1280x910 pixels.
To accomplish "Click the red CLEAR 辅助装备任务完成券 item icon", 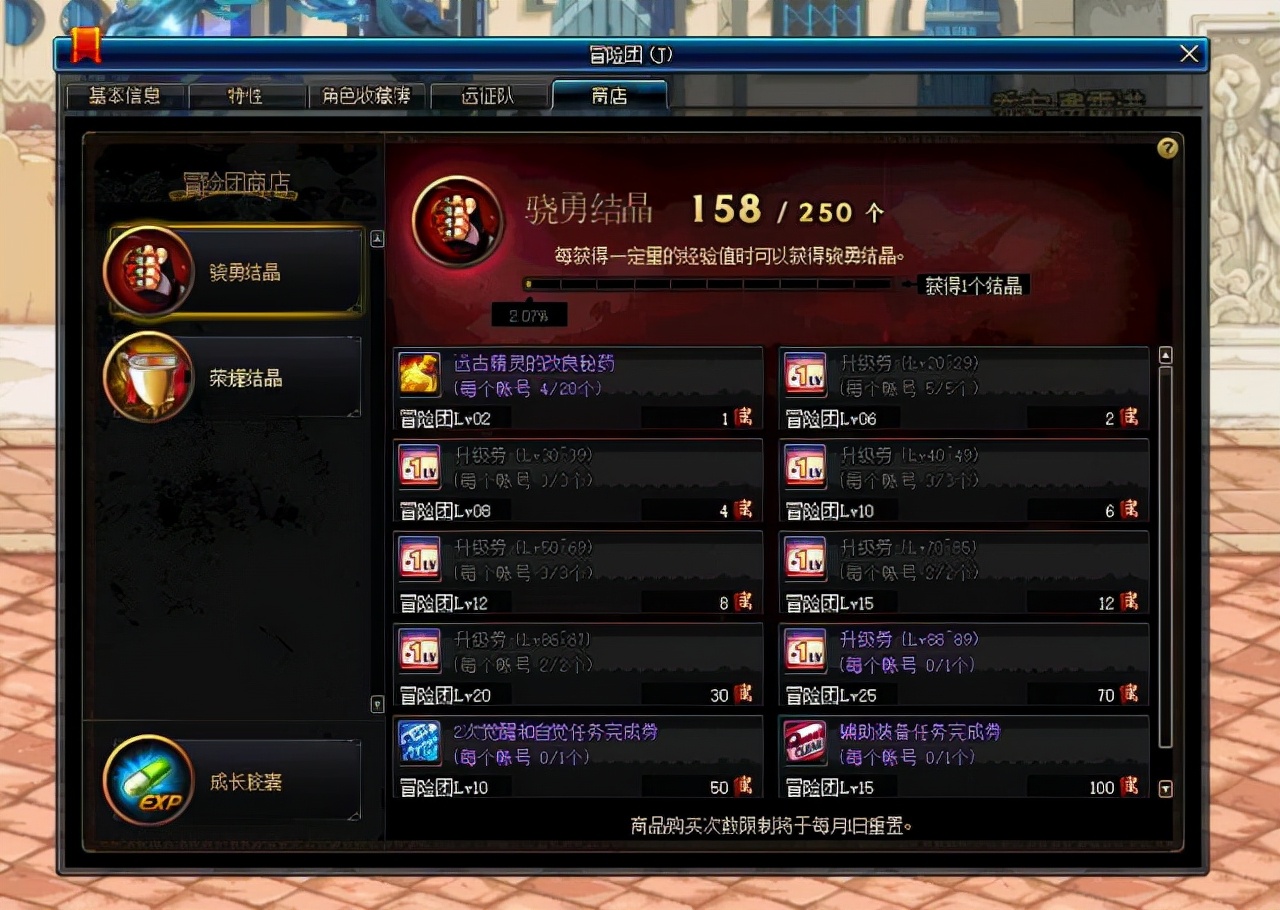I will tap(806, 744).
